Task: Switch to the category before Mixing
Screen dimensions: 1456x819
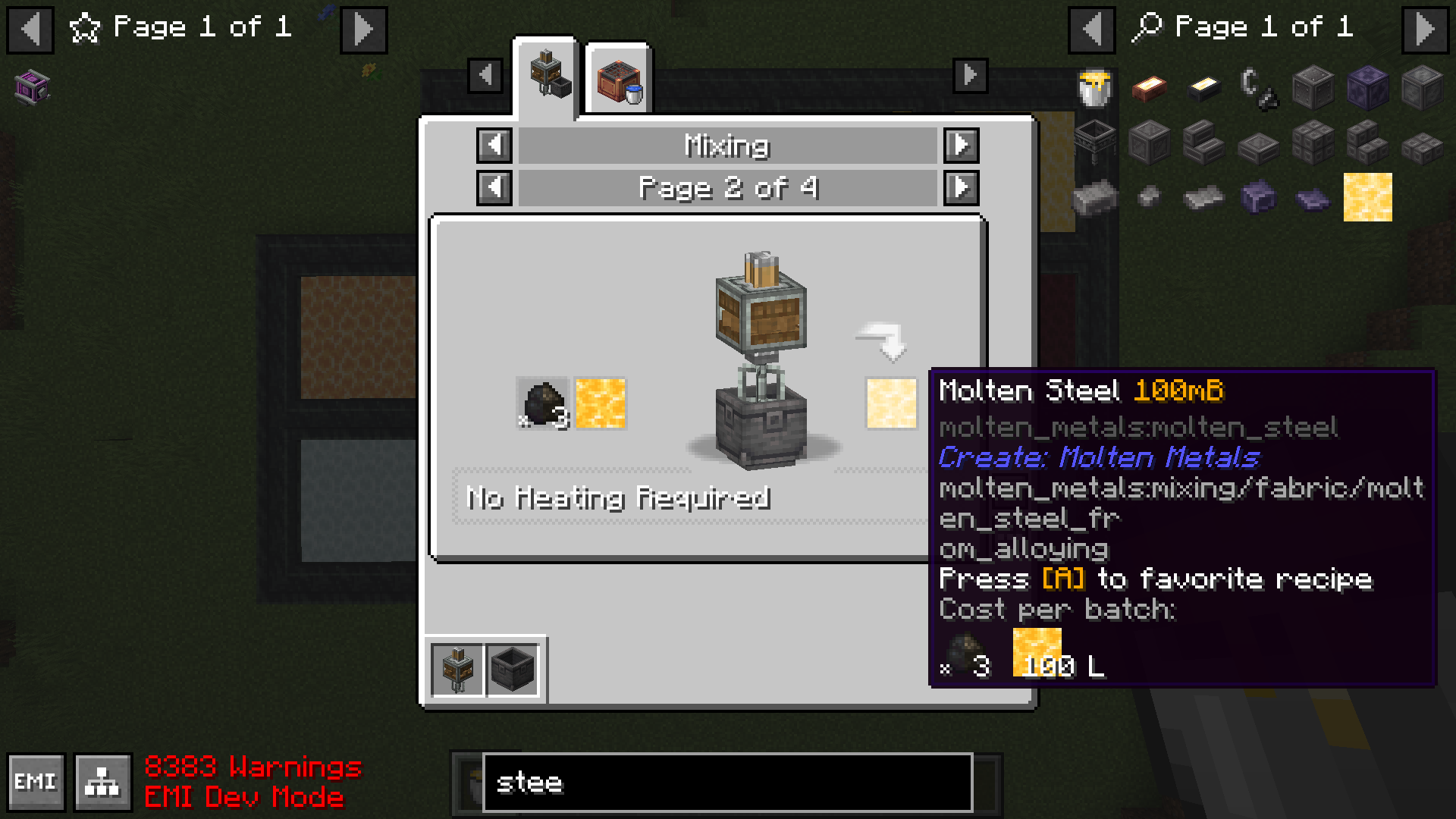Action: [494, 145]
